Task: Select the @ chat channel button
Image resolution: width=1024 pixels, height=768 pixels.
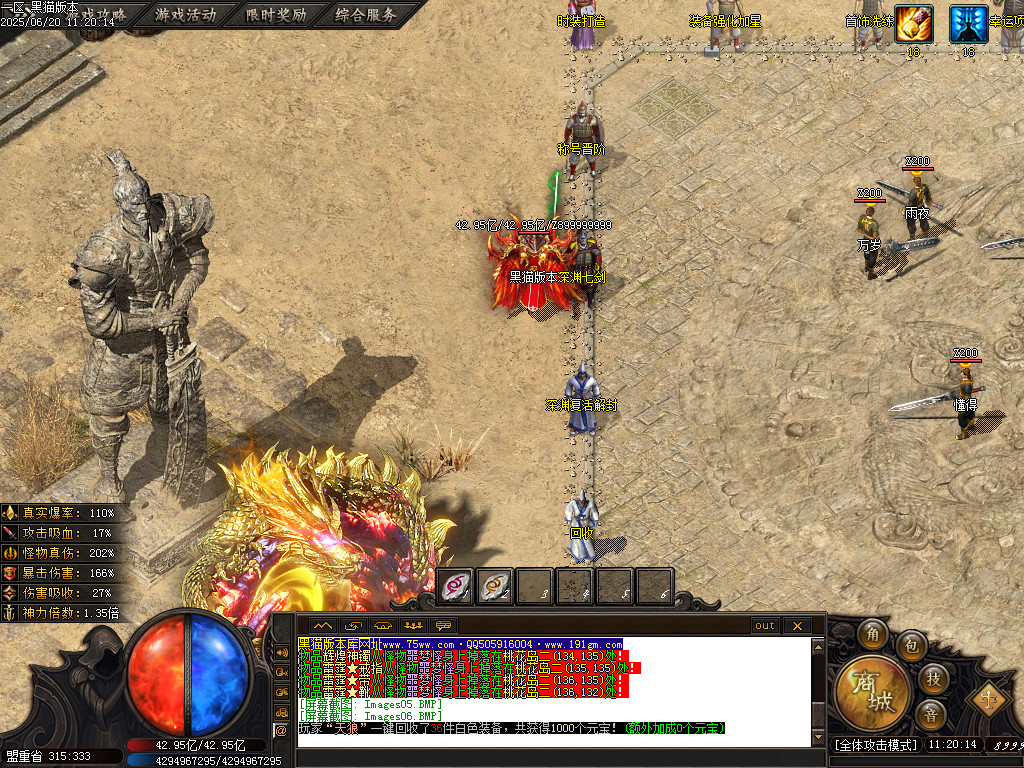Action: [x=281, y=730]
